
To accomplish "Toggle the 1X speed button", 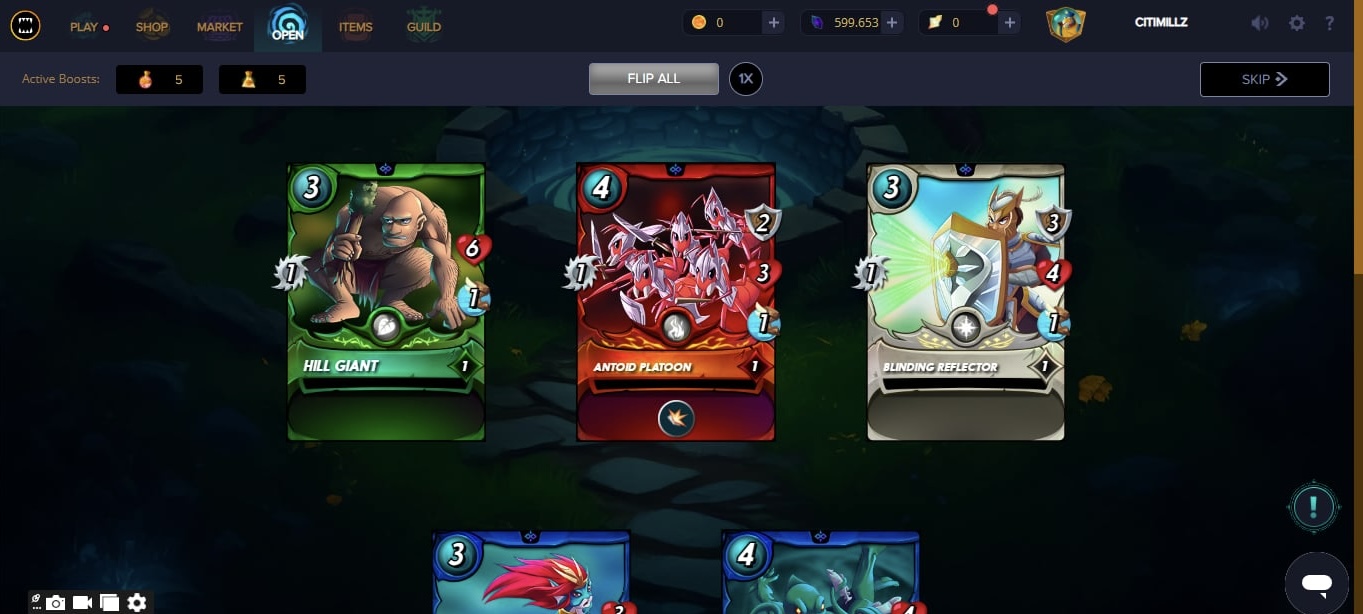I will click(745, 79).
